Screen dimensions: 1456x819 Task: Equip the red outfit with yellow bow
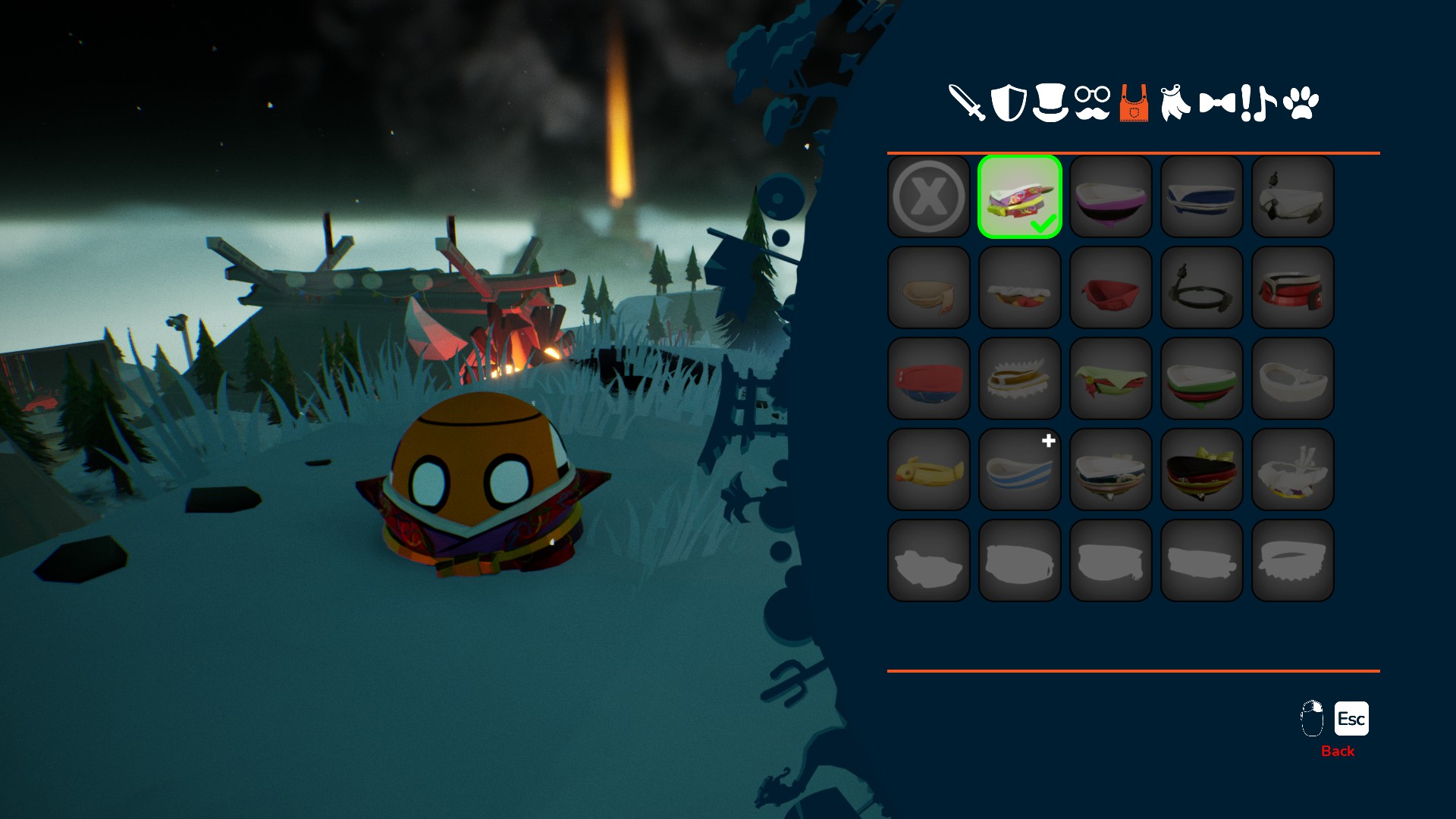click(x=1202, y=470)
